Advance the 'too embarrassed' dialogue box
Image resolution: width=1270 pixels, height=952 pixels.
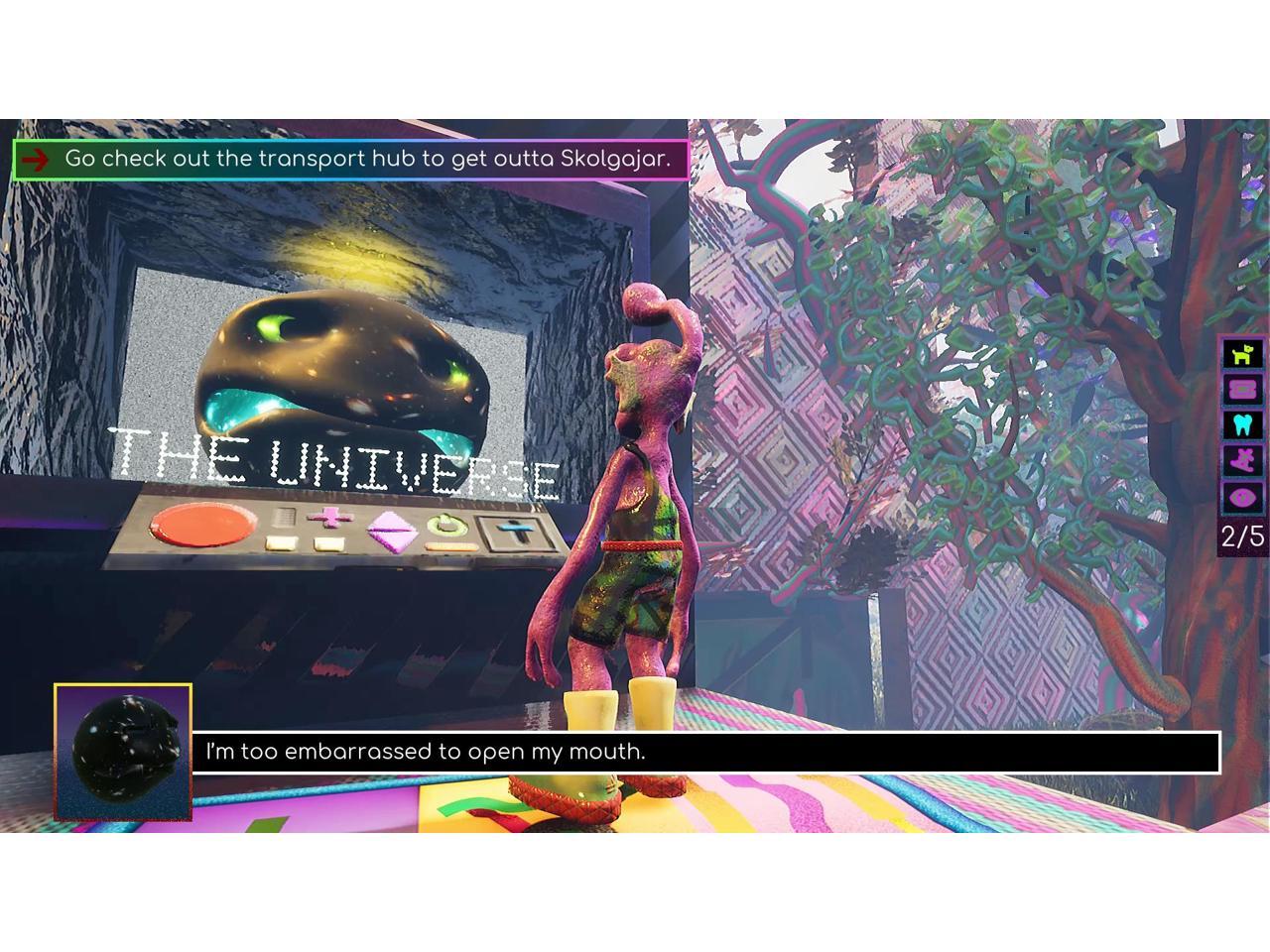704,752
